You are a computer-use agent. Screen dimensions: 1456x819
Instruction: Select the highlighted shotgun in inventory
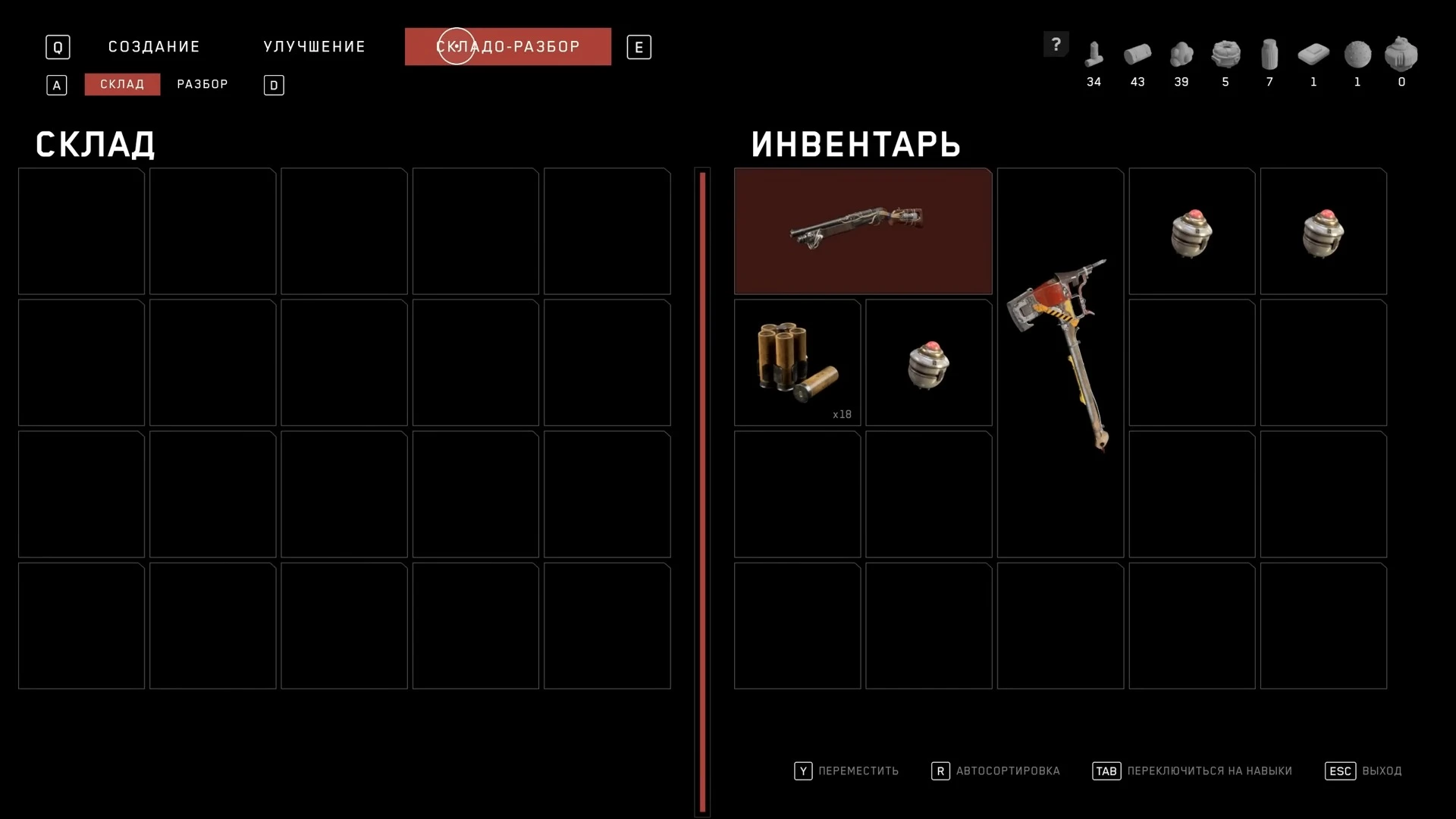[862, 231]
